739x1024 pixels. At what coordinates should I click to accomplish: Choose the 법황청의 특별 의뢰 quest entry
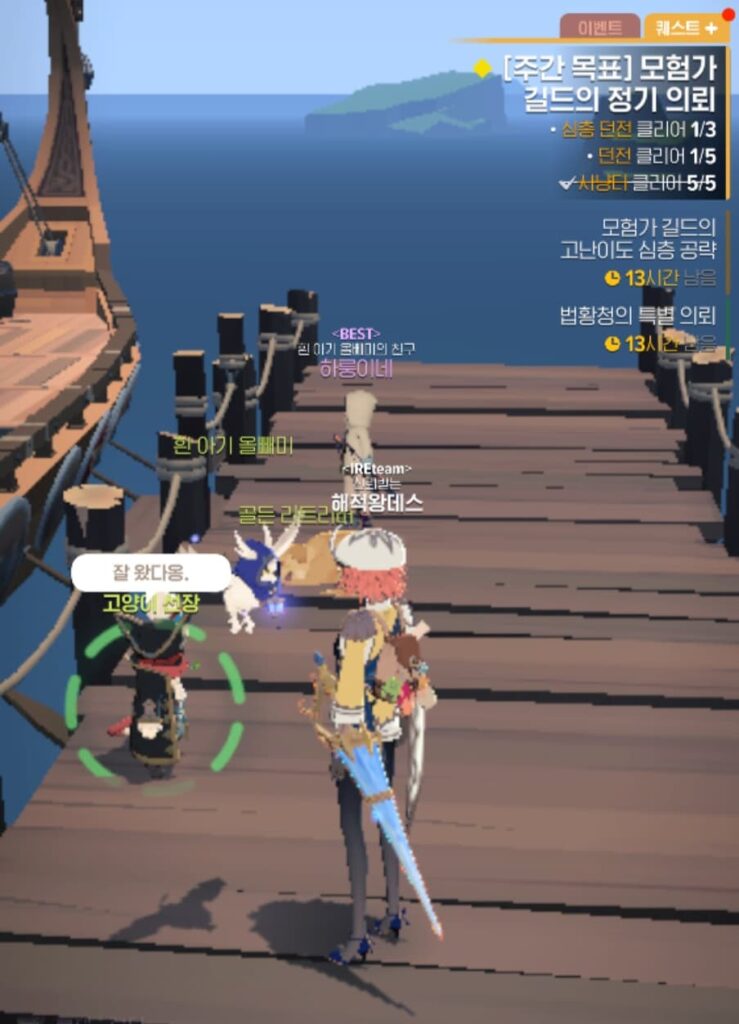tap(638, 316)
